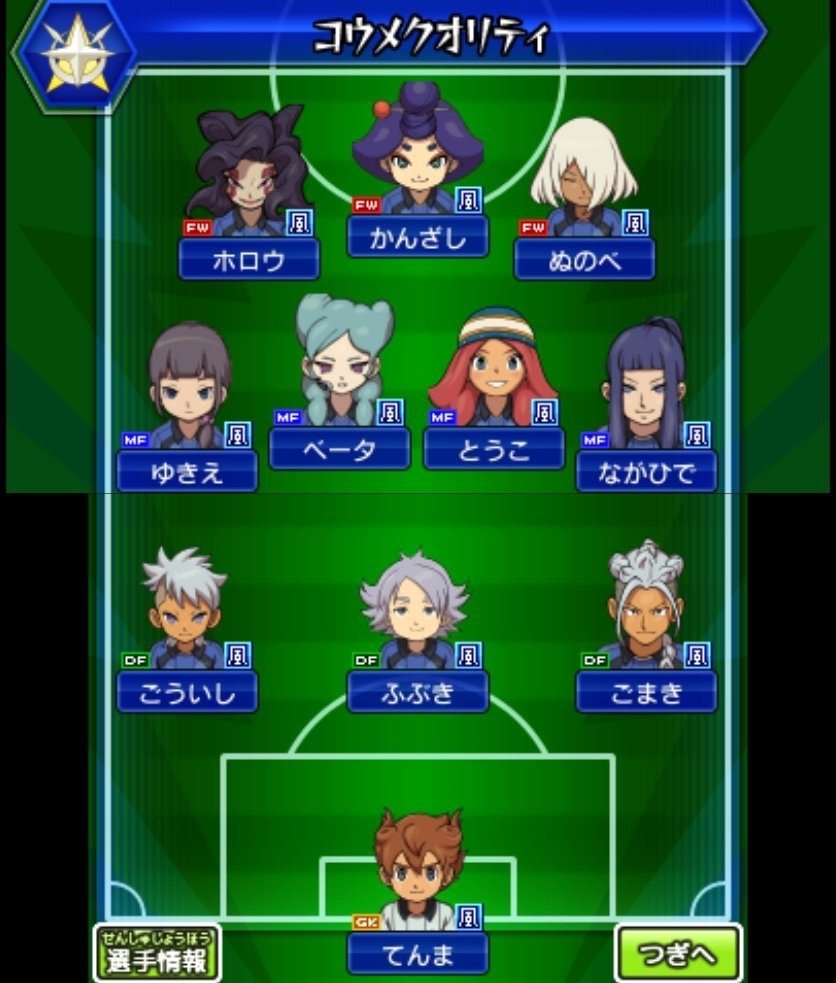Select defender ふぶき
The height and width of the screenshot is (983, 836).
[x=418, y=692]
